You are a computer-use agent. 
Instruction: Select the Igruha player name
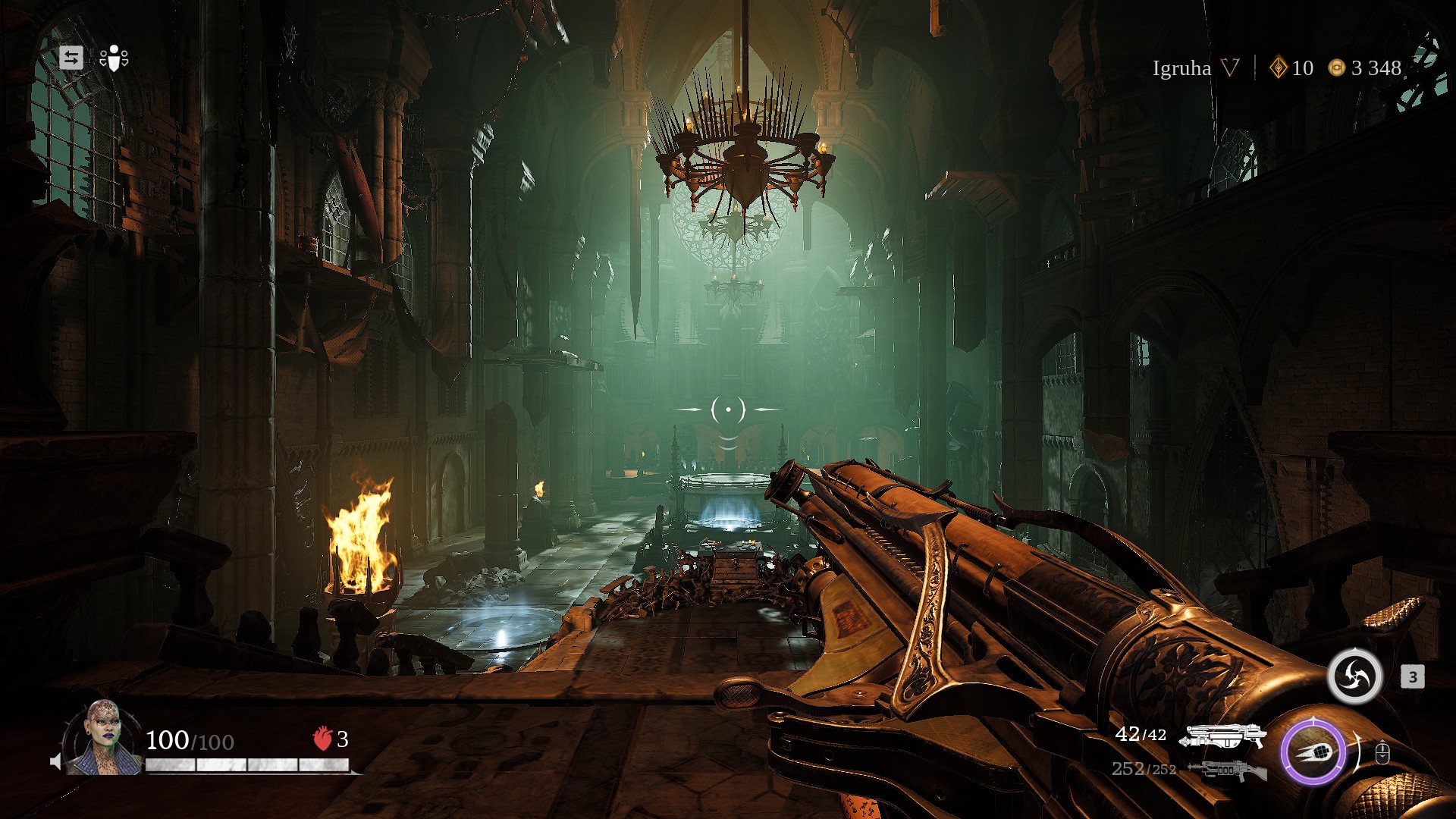pos(1181,68)
